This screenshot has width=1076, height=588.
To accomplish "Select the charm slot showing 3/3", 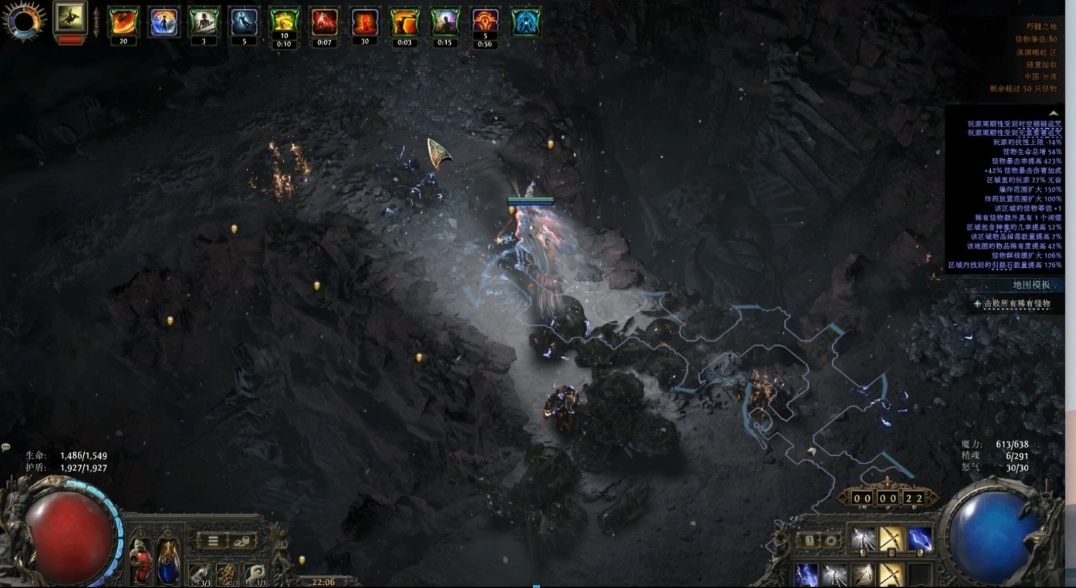I will coord(202,575).
